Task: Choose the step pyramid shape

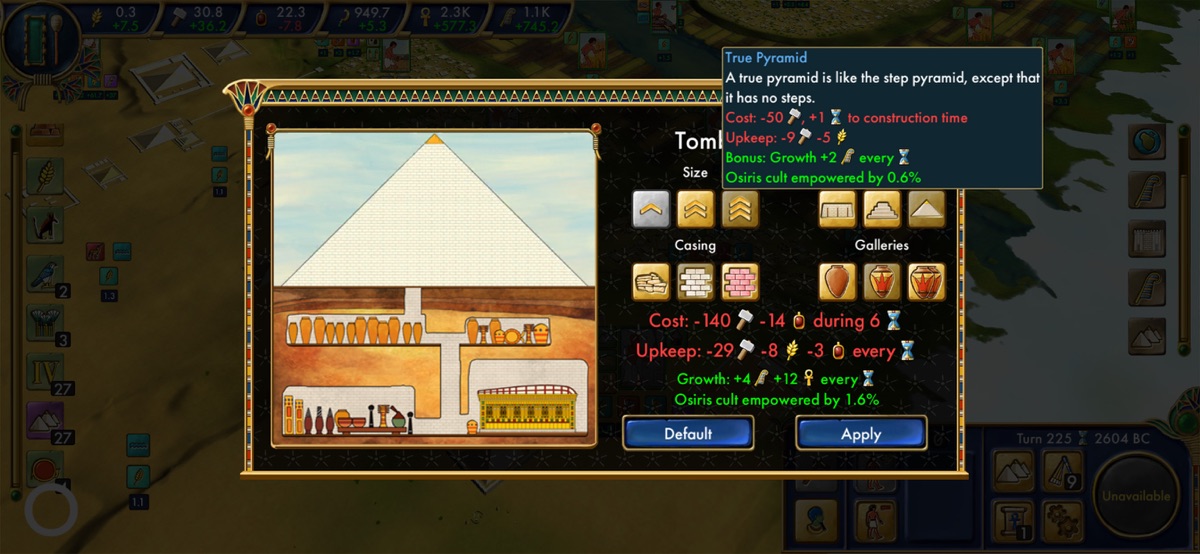Action: pos(883,209)
